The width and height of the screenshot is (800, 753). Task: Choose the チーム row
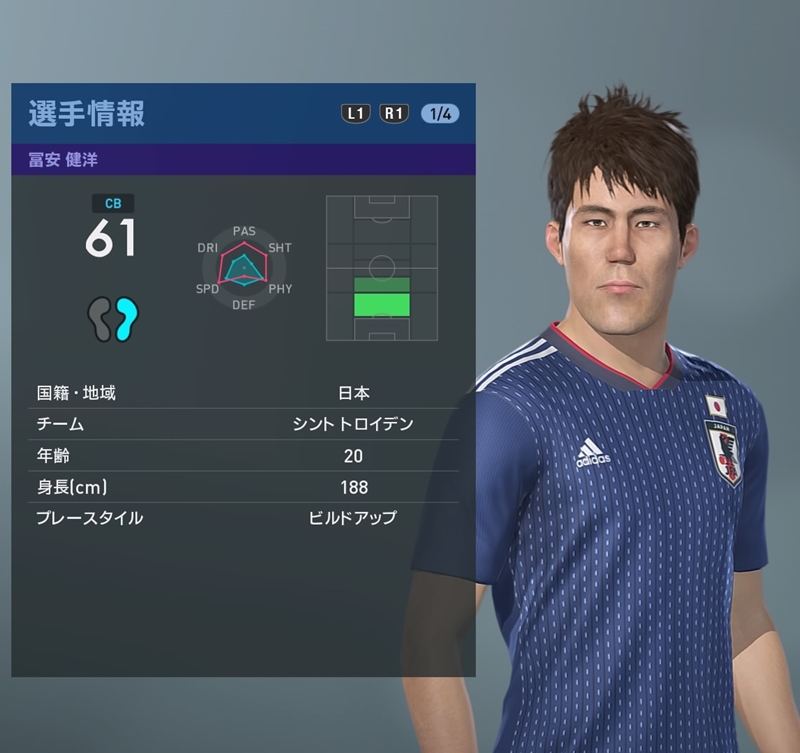tap(243, 424)
